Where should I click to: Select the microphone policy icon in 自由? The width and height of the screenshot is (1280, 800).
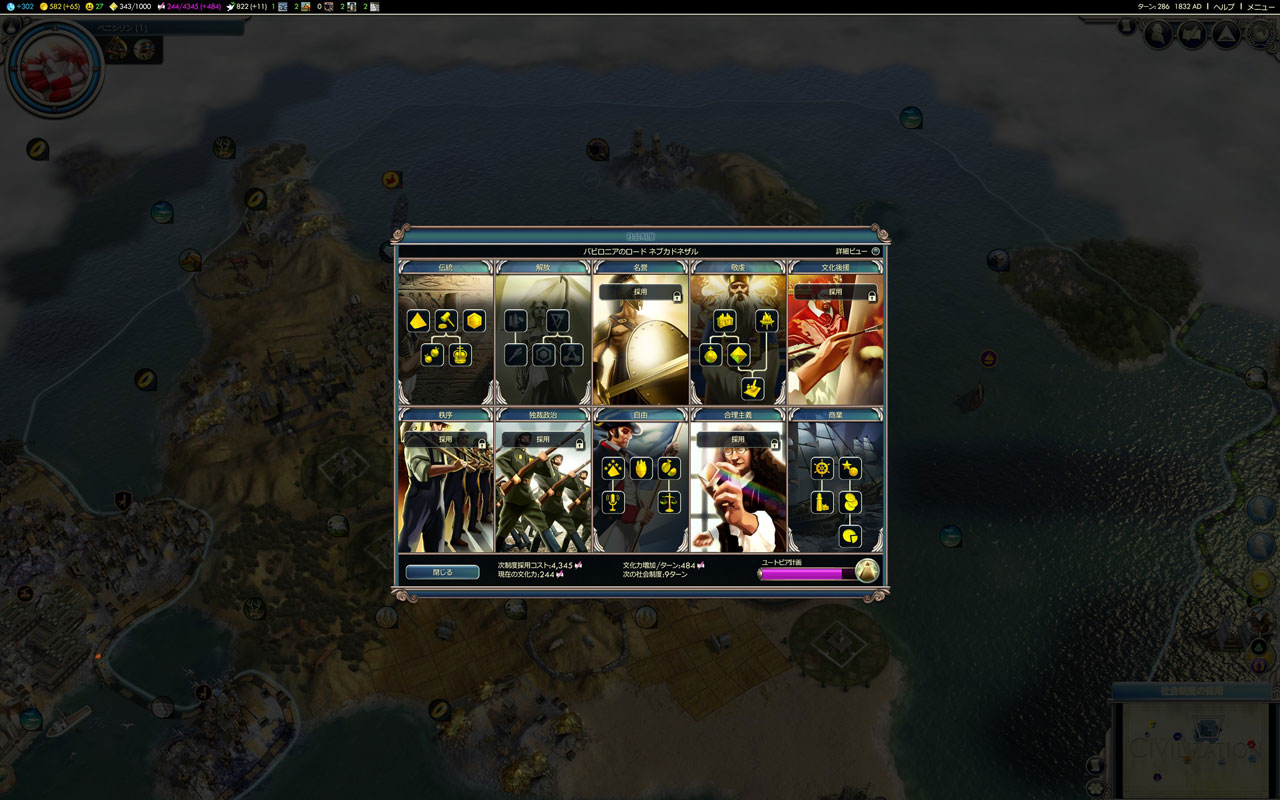613,502
